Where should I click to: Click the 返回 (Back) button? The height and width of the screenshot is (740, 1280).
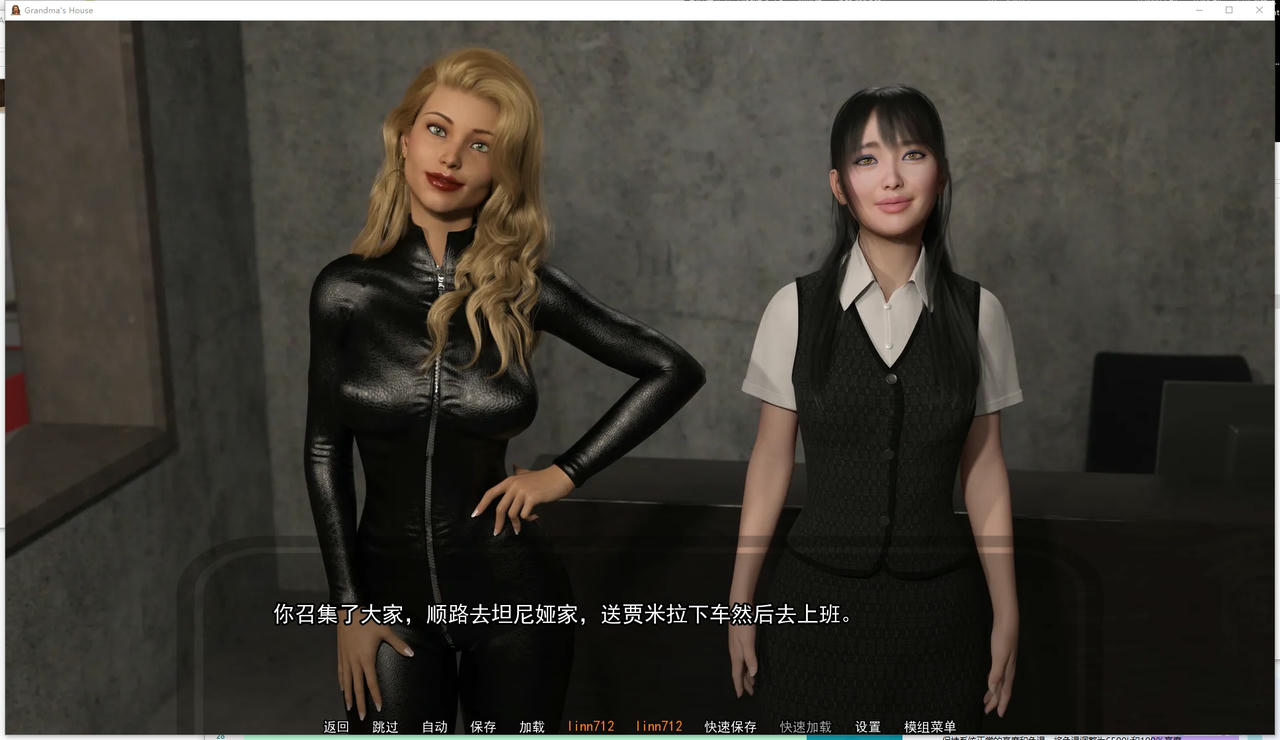pyautogui.click(x=335, y=727)
